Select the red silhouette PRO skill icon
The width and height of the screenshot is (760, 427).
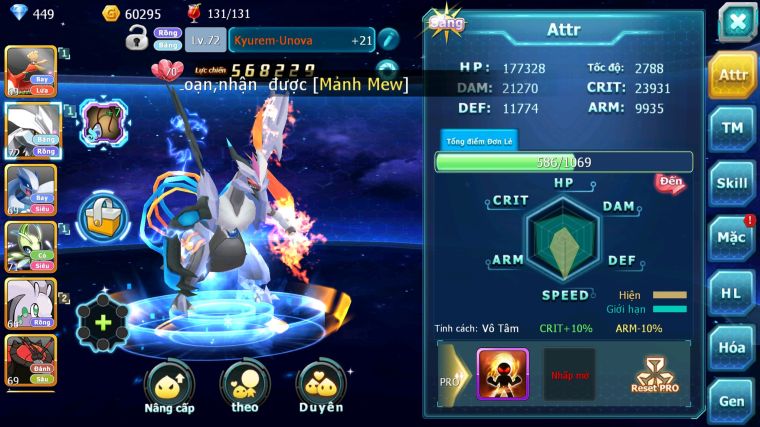click(x=502, y=374)
